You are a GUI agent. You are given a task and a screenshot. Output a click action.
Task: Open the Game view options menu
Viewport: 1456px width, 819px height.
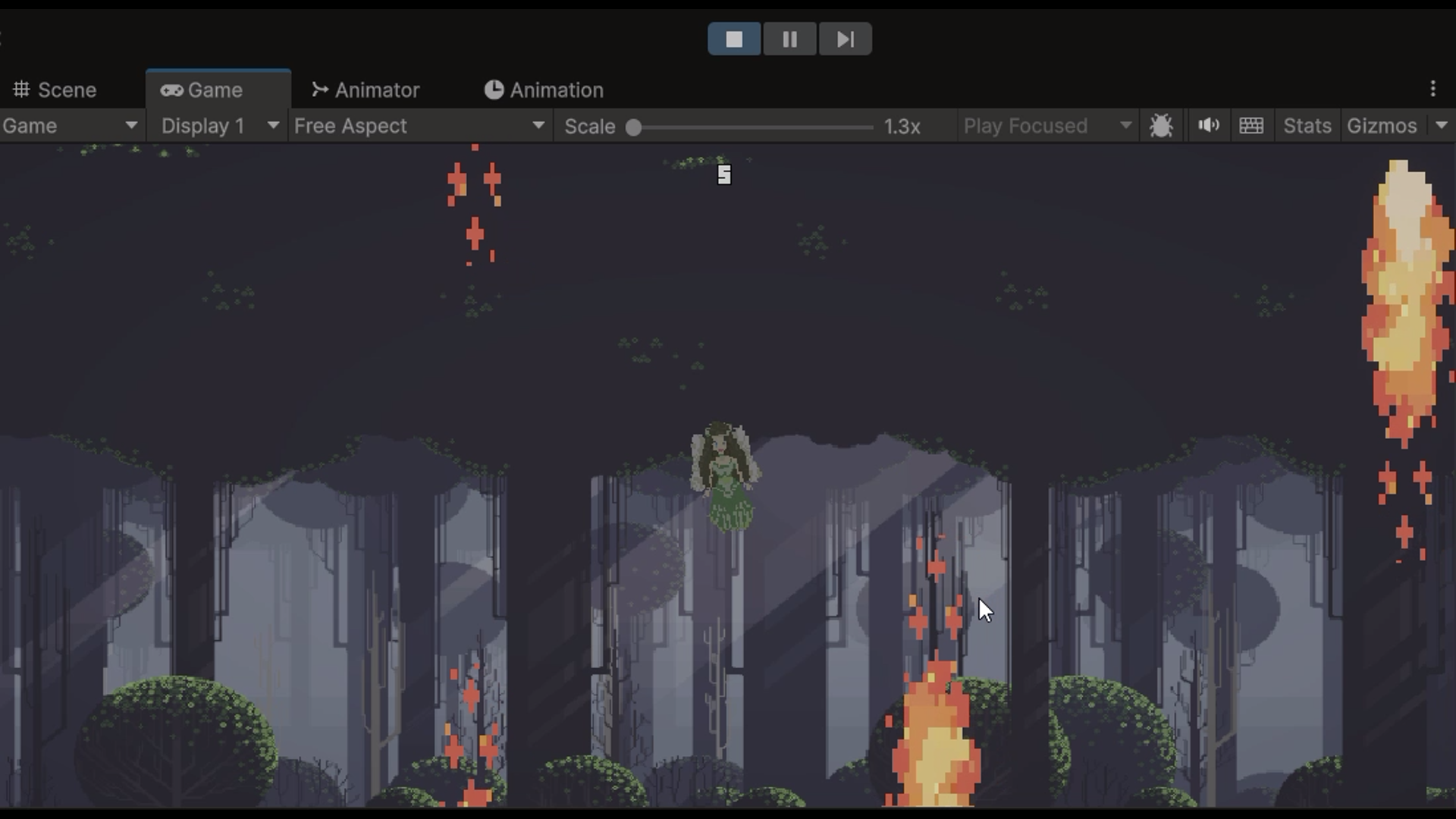click(1432, 89)
